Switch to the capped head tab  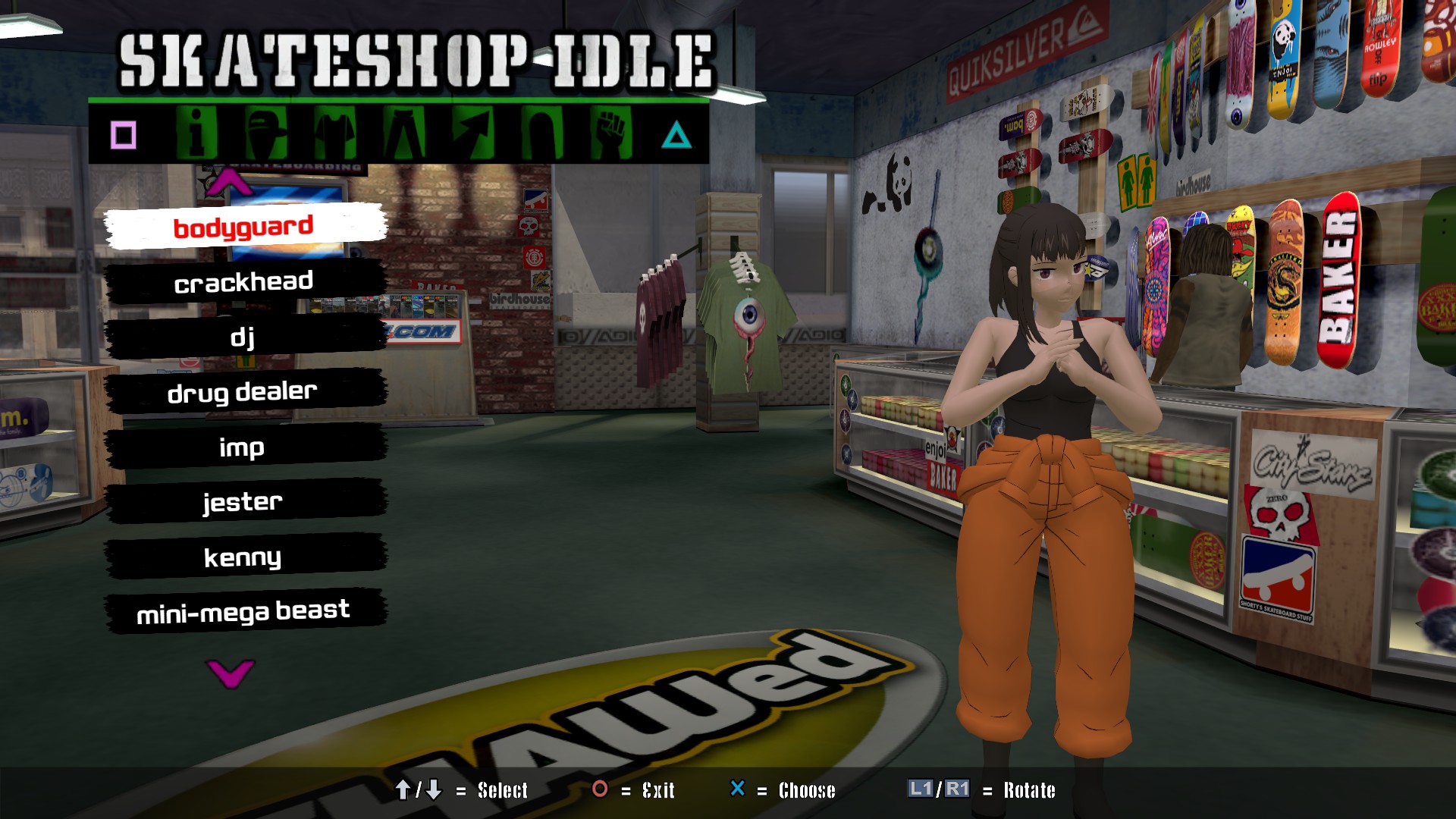click(x=266, y=133)
